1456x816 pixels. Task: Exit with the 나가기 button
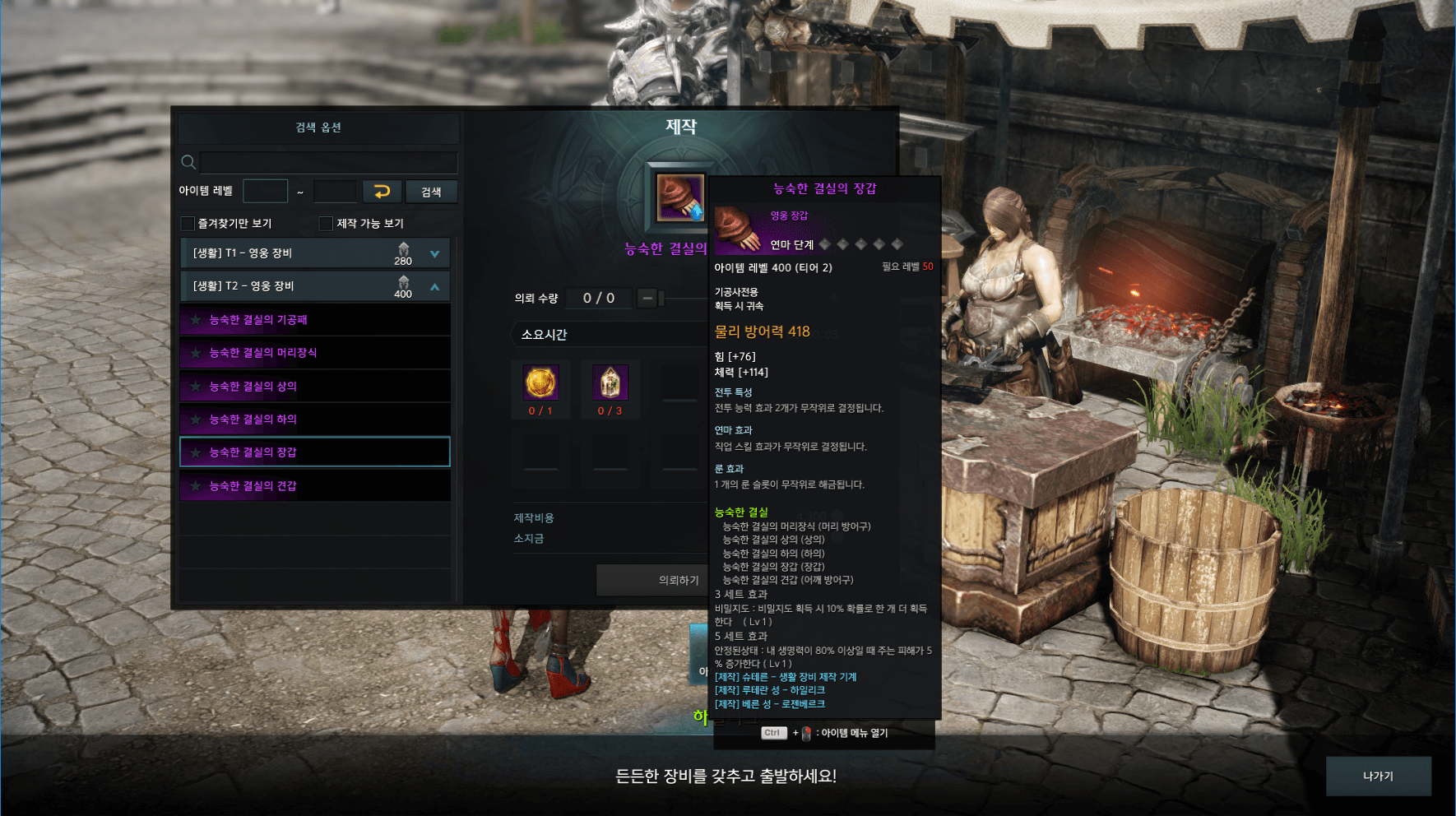pos(1378,776)
